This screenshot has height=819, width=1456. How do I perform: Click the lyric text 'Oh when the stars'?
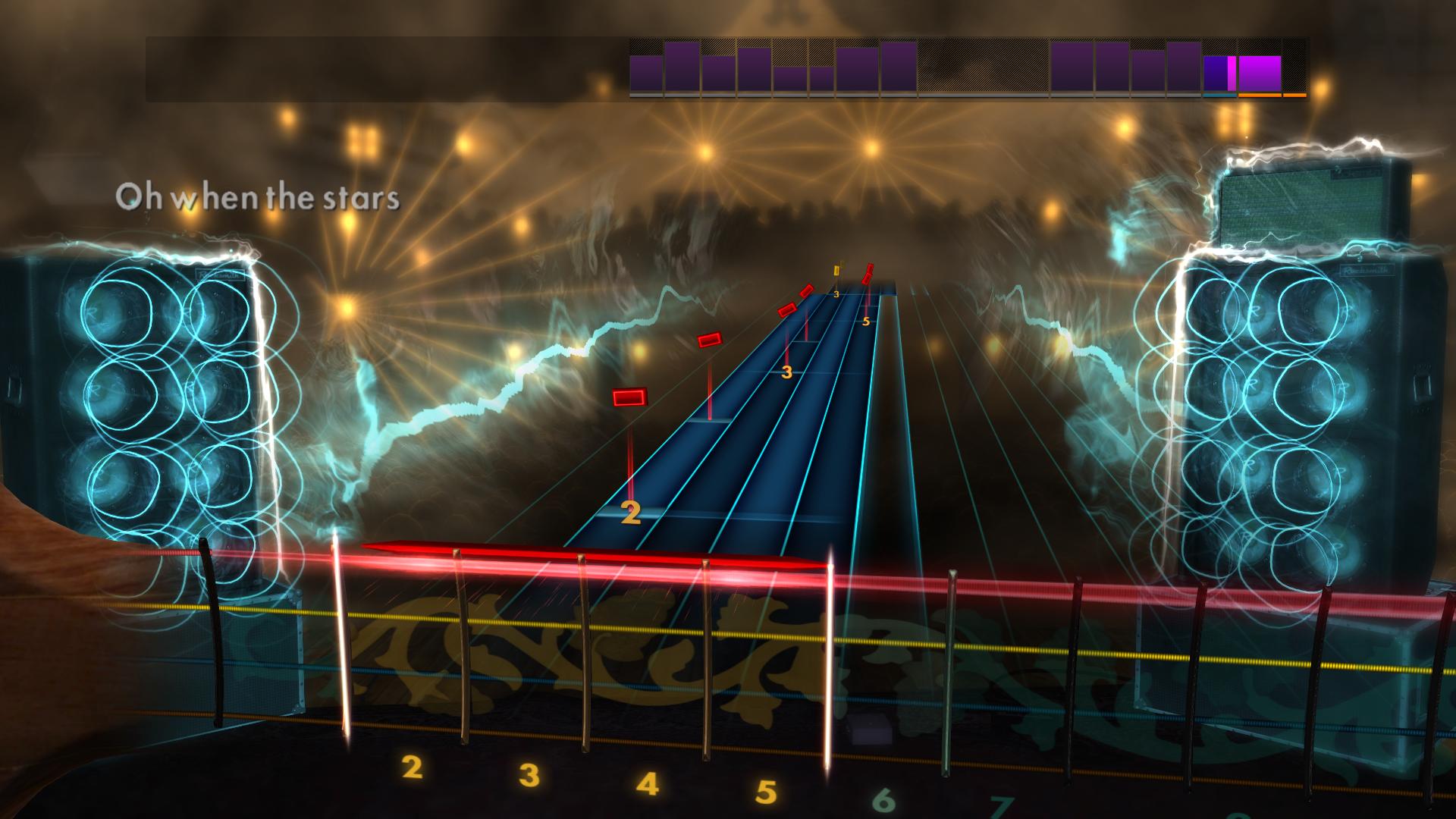pyautogui.click(x=258, y=199)
